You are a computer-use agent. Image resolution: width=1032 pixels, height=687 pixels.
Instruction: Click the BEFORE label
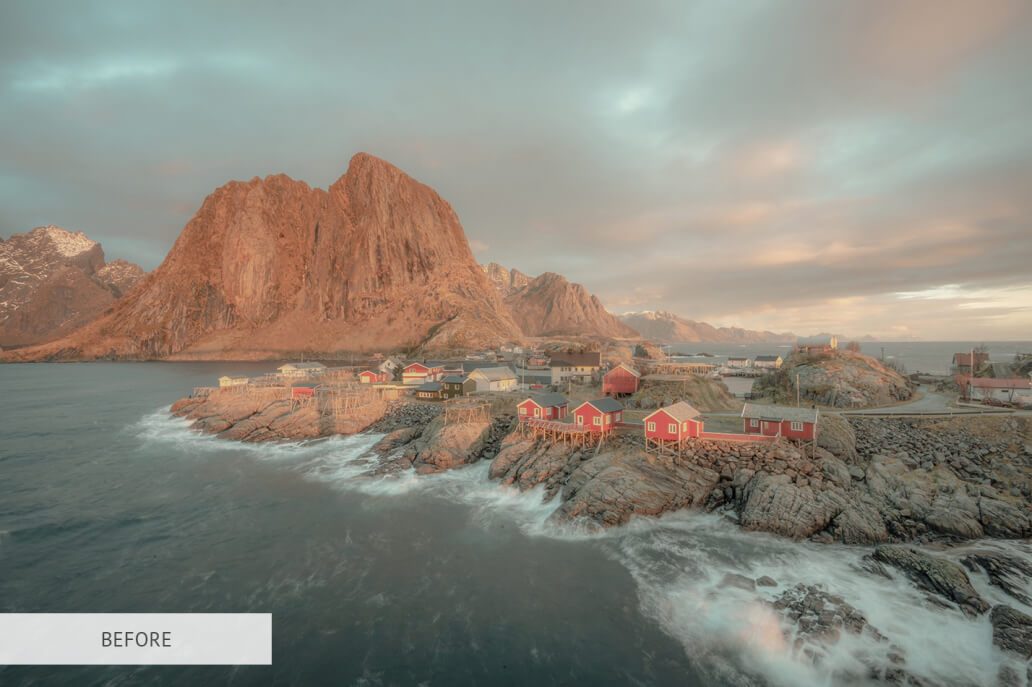[136, 639]
